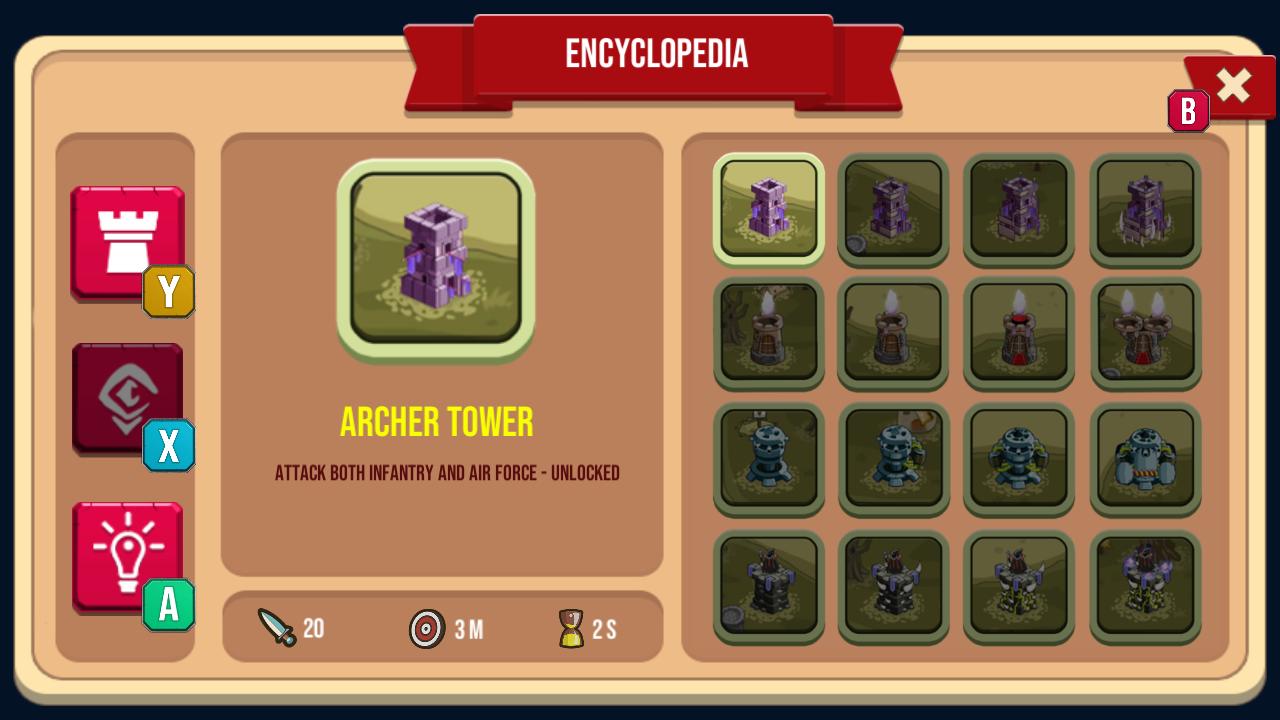Select the first machine gun tower thumbnail

768,460
